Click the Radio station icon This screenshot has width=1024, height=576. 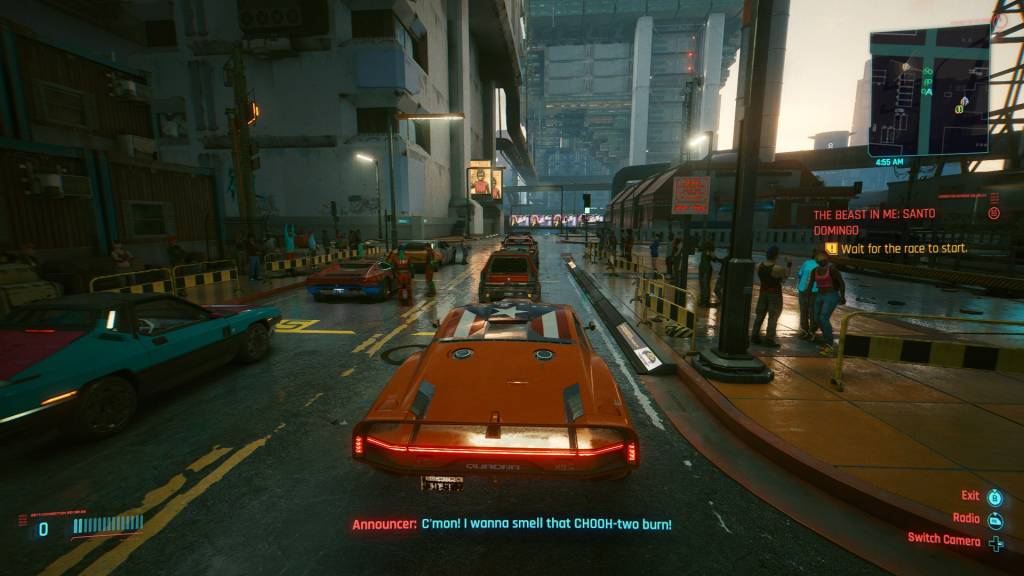[995, 519]
